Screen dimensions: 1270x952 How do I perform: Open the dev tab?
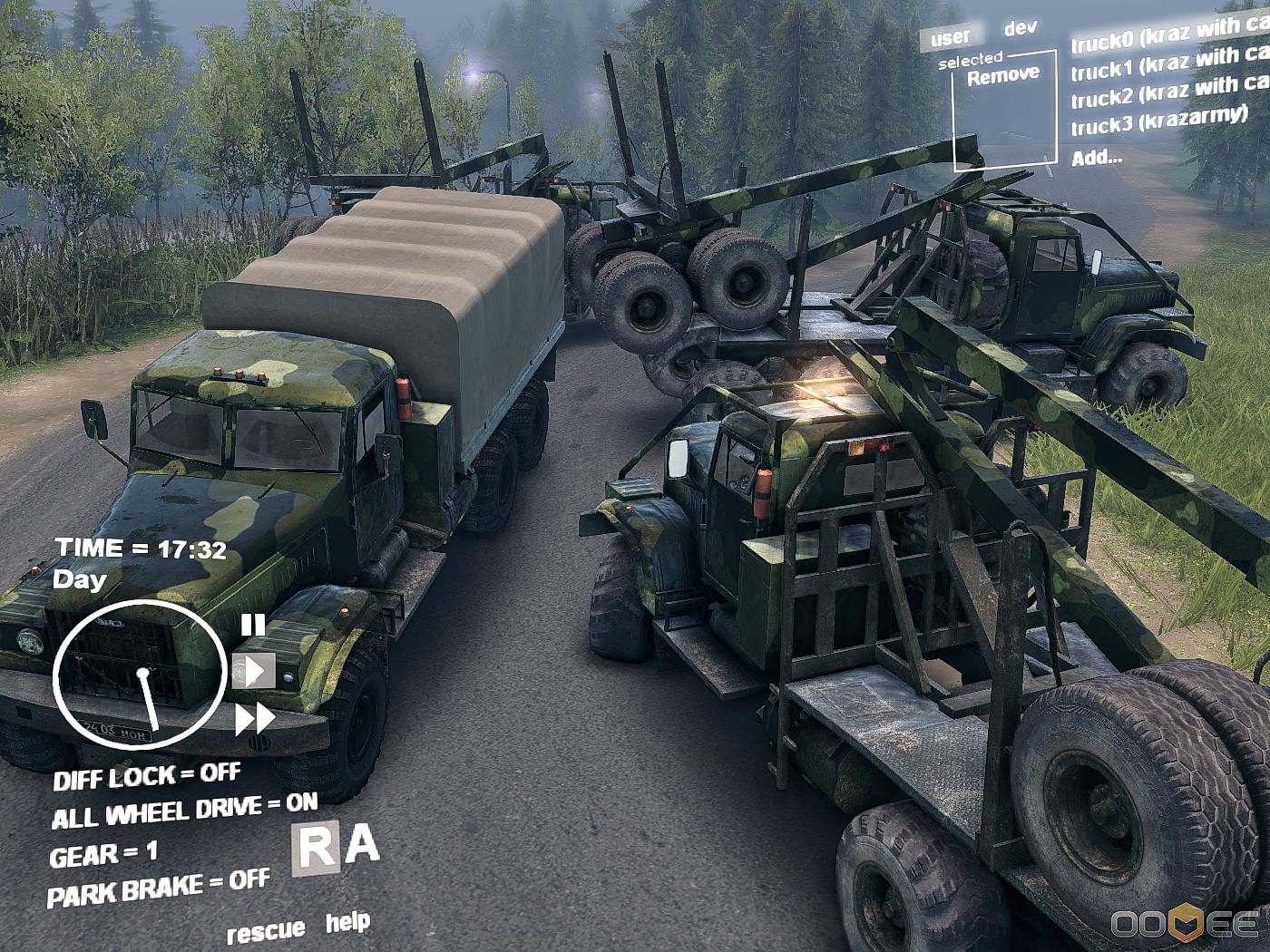point(1021,28)
